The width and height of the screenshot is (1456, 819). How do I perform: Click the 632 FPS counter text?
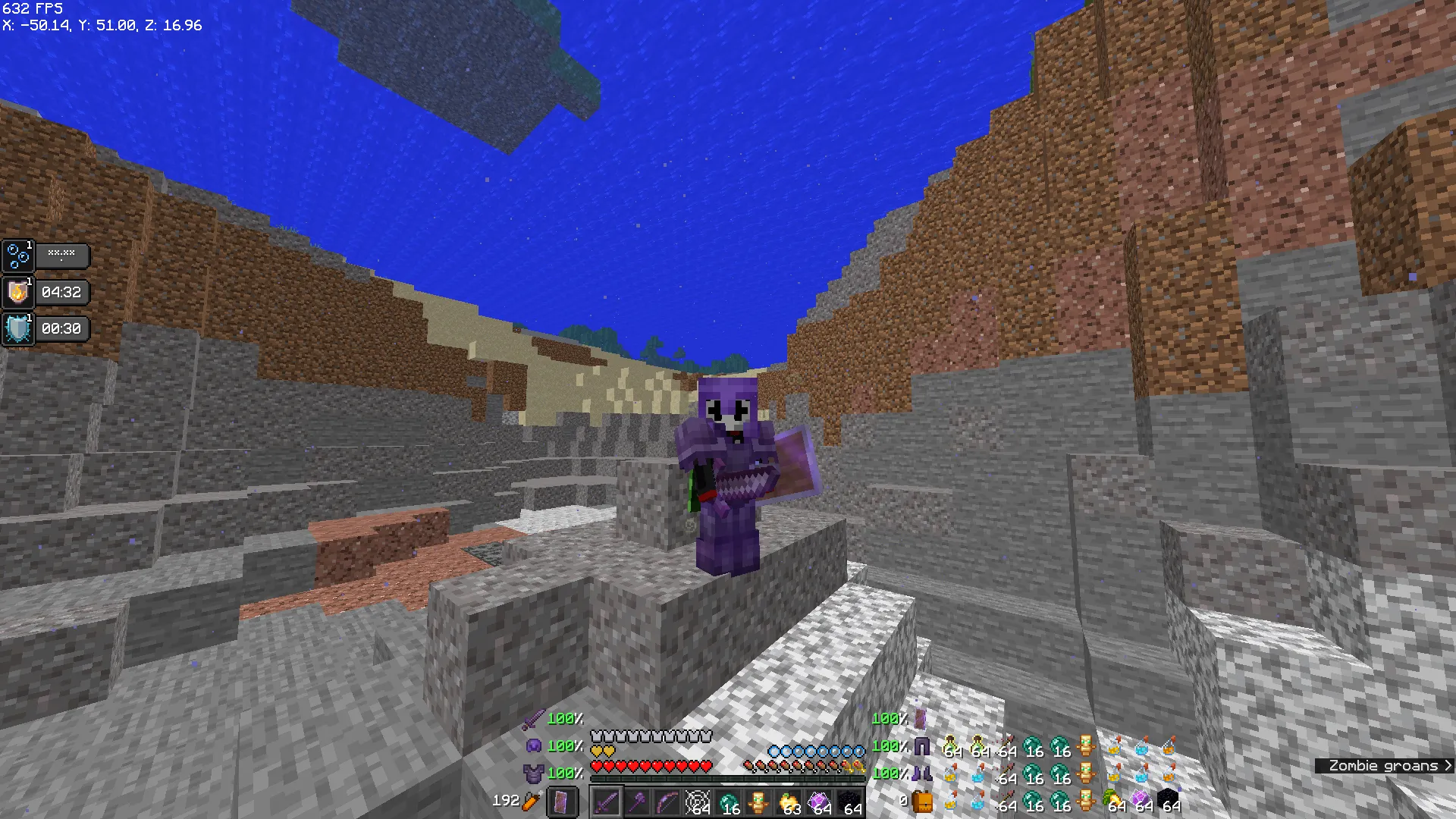click(x=32, y=9)
